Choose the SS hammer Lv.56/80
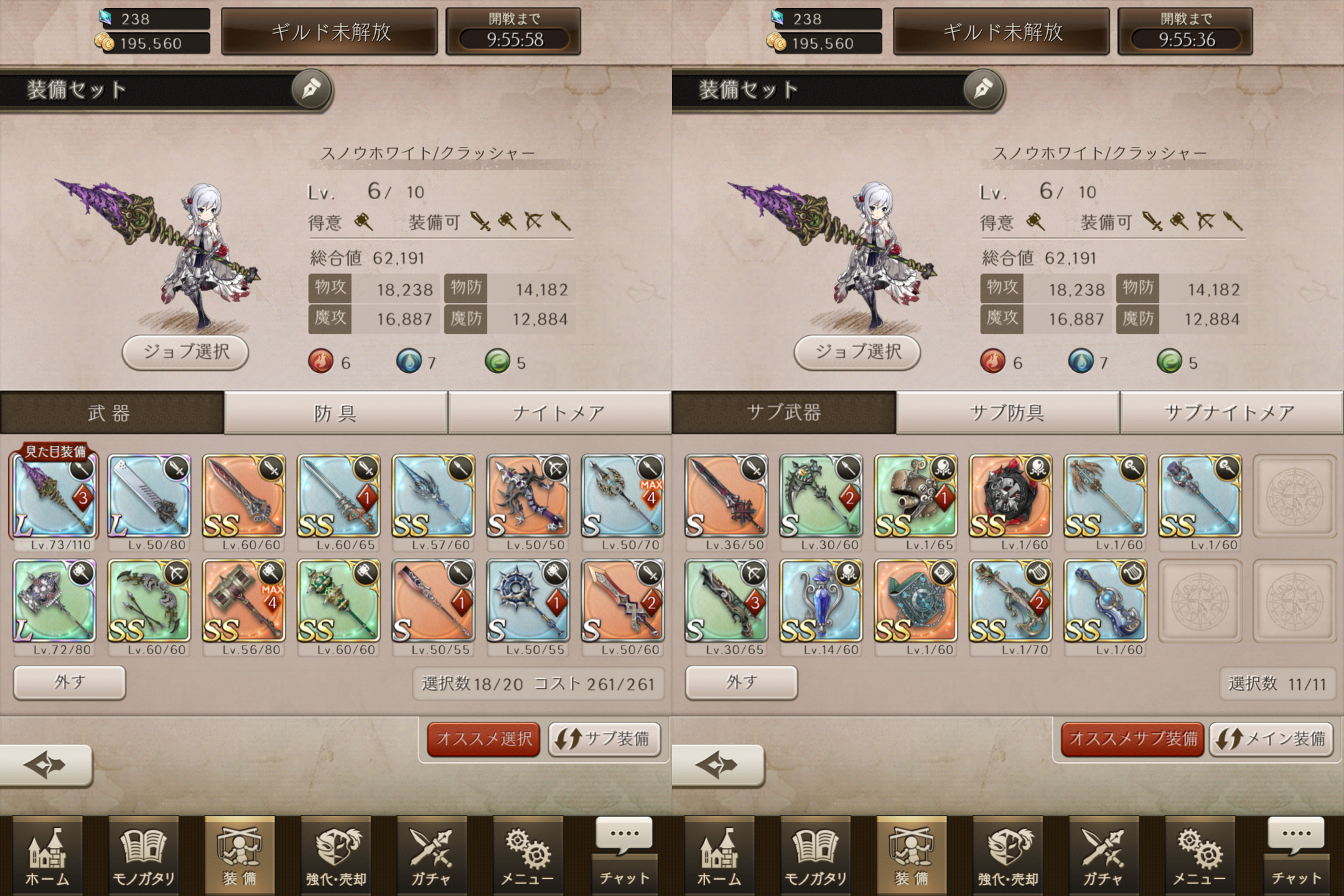Viewport: 1344px width, 896px height. coord(243,600)
